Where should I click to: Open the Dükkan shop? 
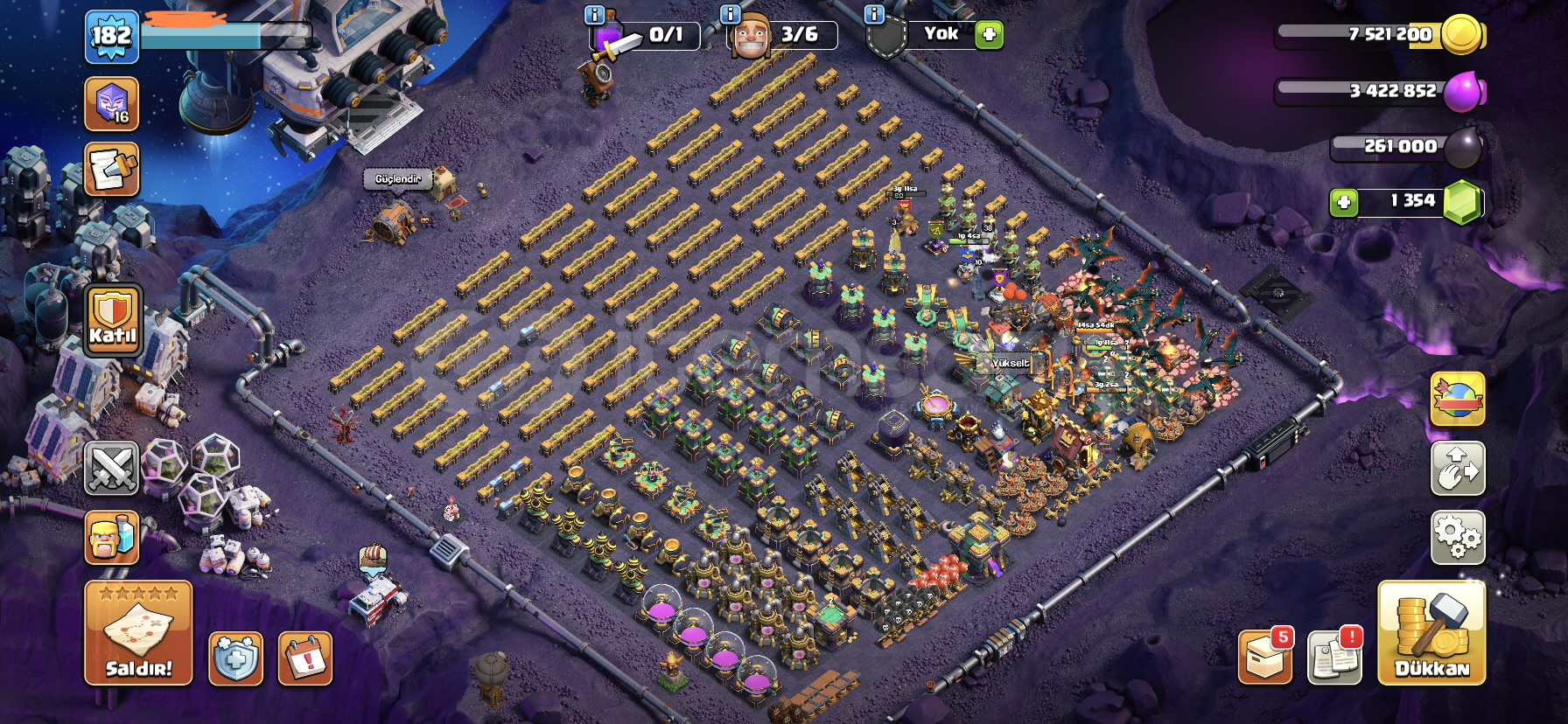[x=1431, y=633]
